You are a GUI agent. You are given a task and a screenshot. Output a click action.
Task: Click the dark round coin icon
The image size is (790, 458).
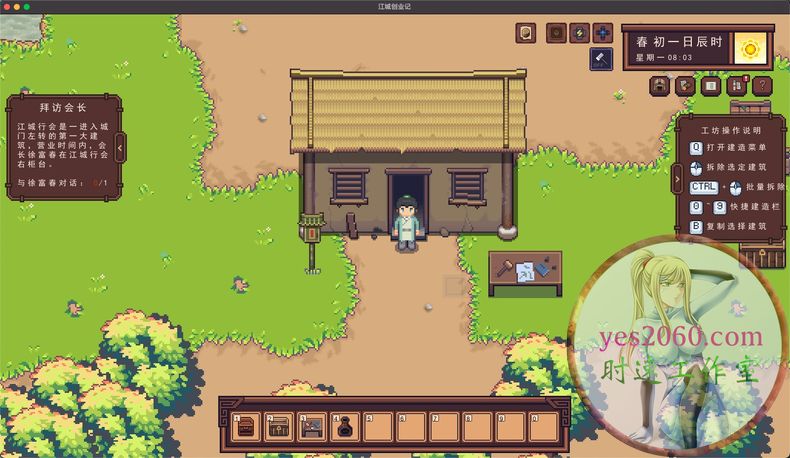point(556,34)
